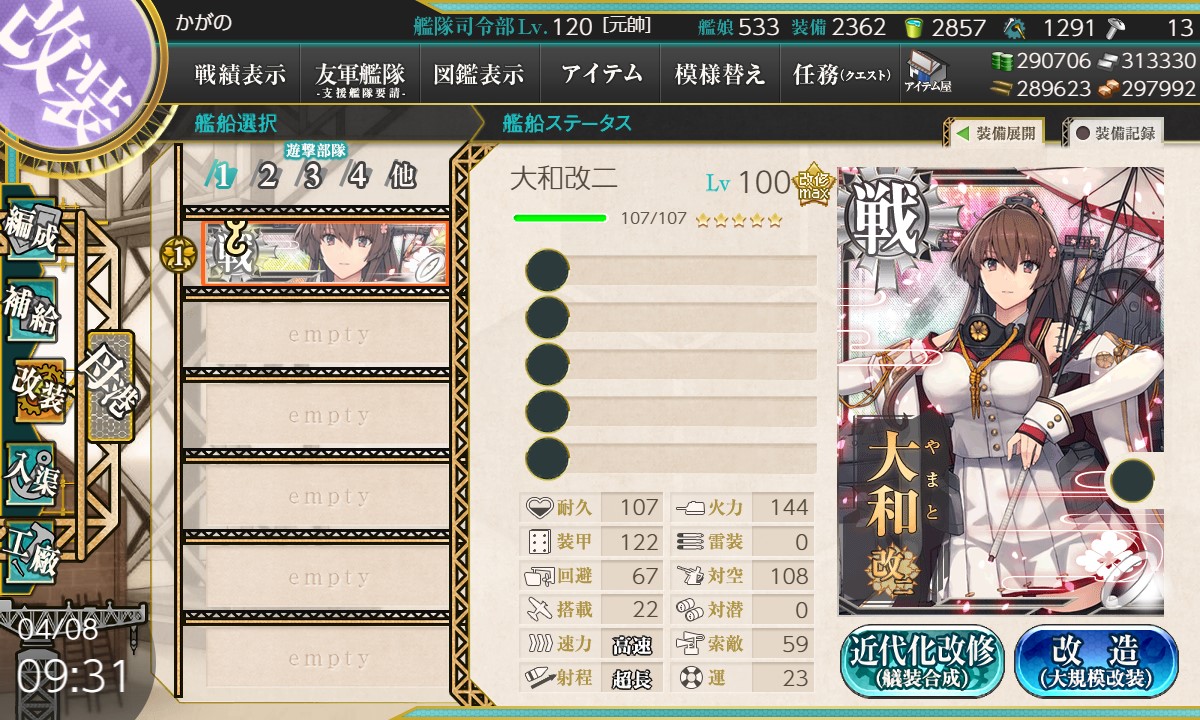Go to the 編成 fleet composition screen
This screenshot has height=720, width=1200.
pos(30,229)
